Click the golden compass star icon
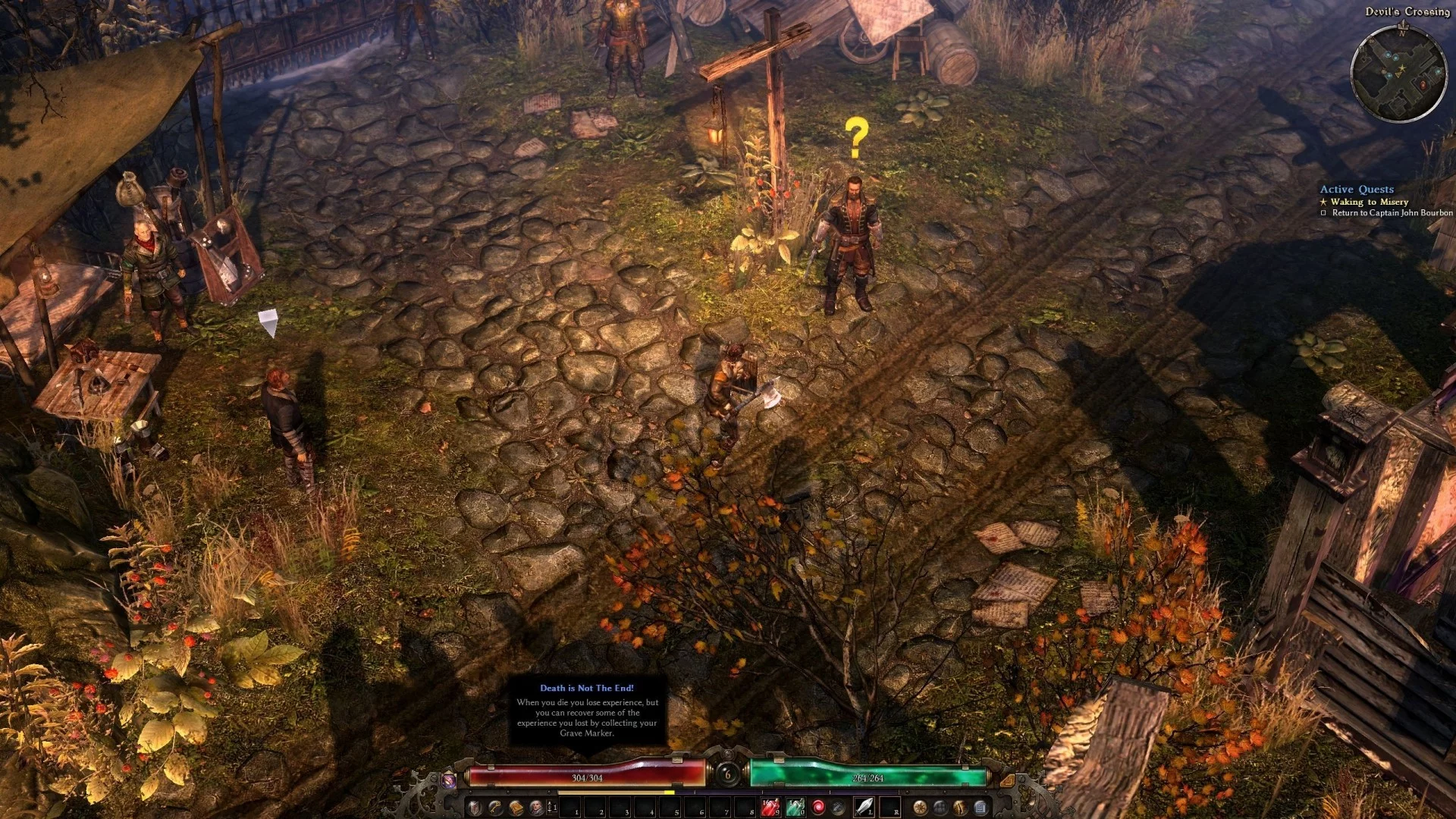This screenshot has height=819, width=1456. pos(920,807)
